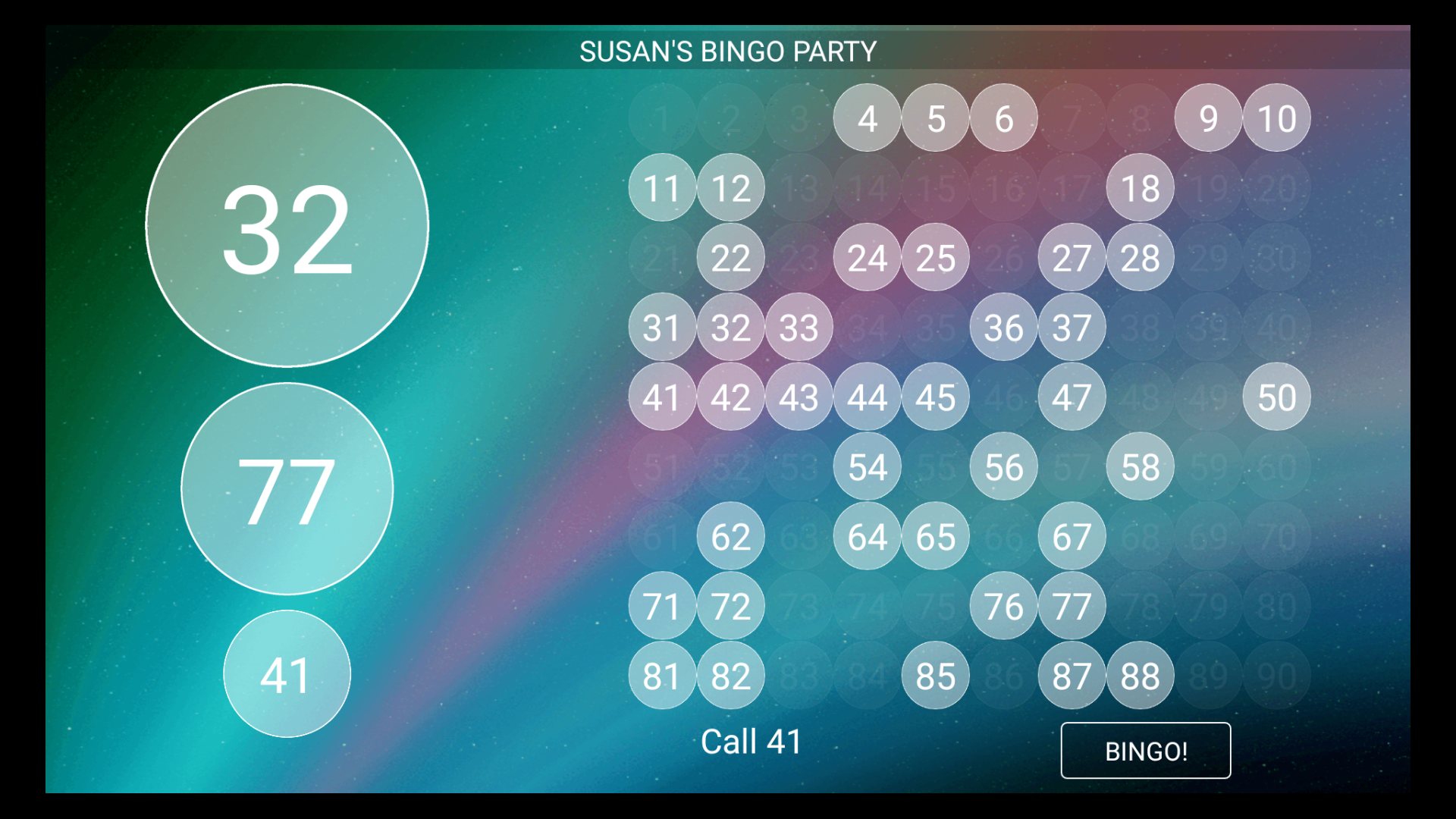Select the number 33 circle
The width and height of the screenshot is (1456, 819).
tap(799, 328)
